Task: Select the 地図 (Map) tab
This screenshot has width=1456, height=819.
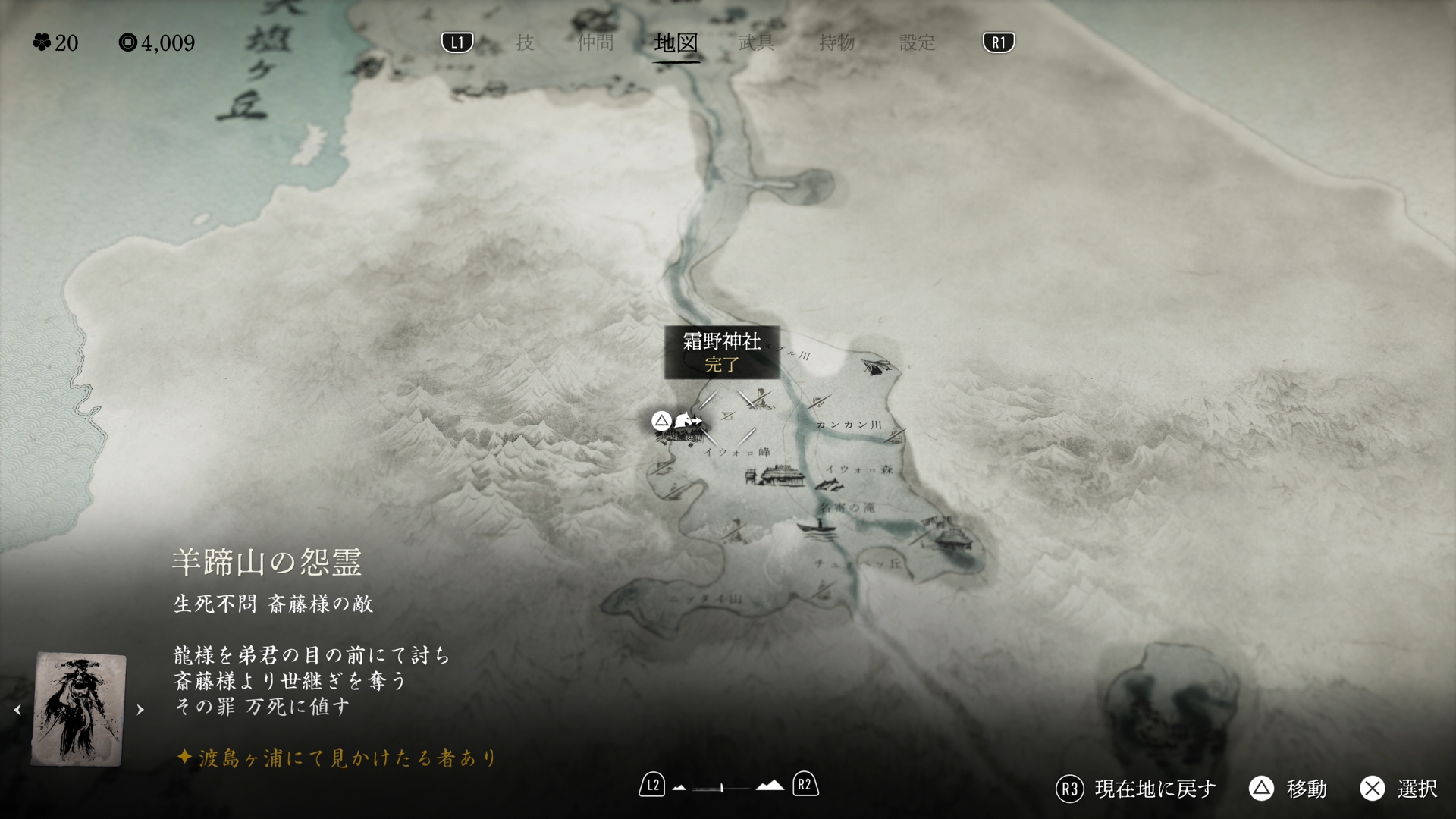Action: pos(676,42)
